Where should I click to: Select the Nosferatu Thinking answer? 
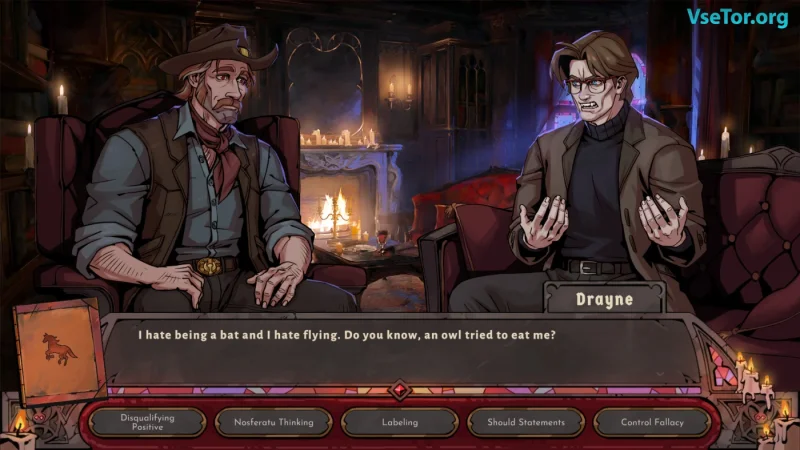[274, 422]
